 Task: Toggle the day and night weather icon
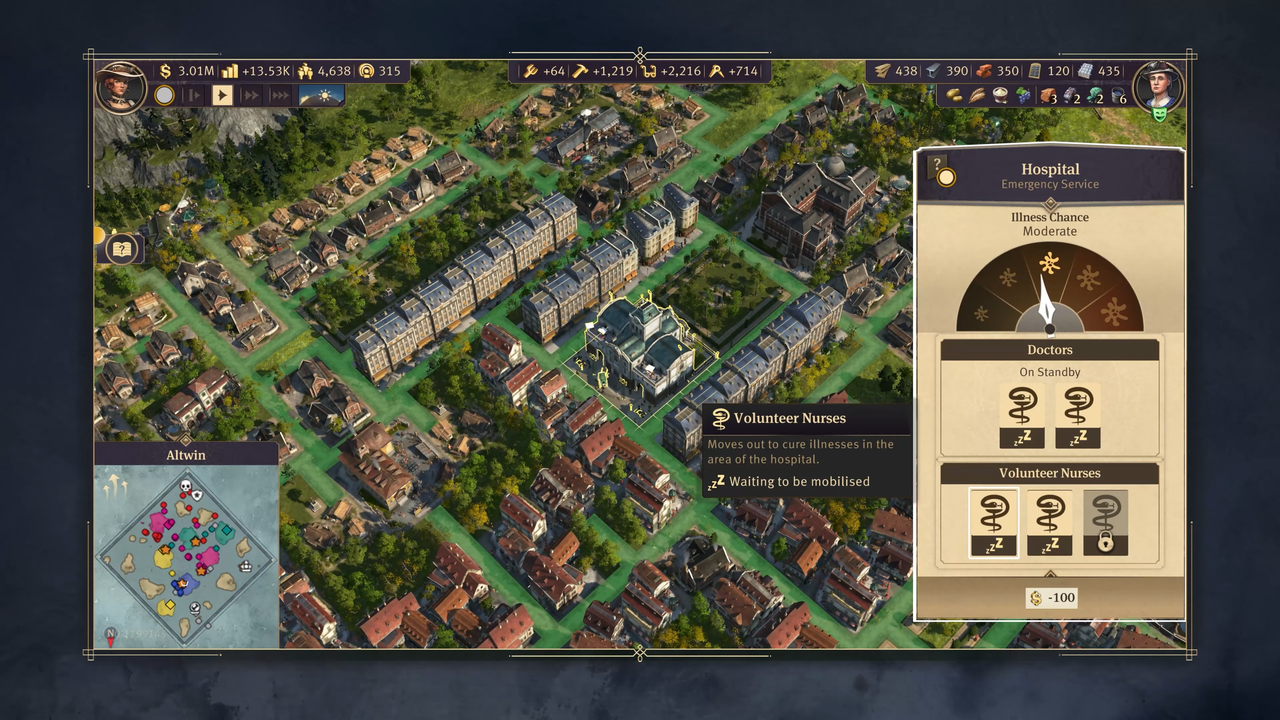tap(321, 95)
